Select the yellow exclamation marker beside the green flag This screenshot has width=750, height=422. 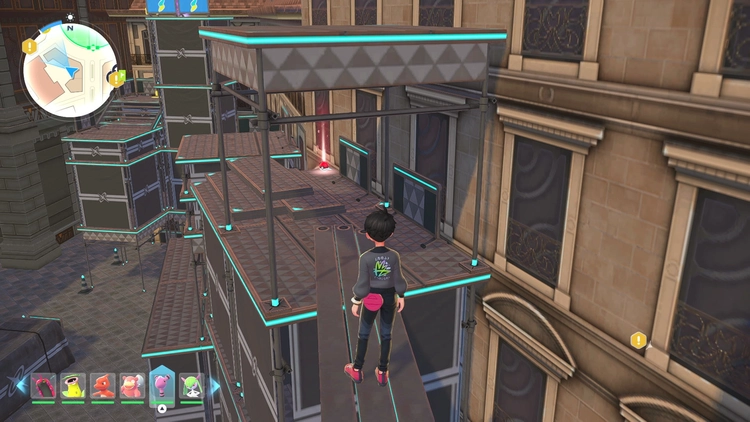point(118,78)
